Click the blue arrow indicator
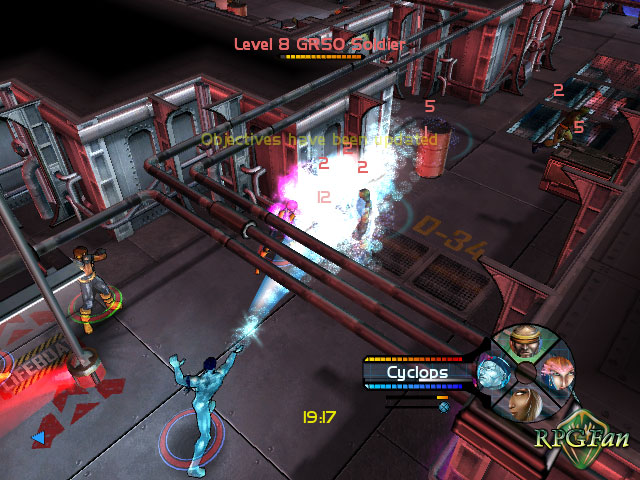 pos(38,437)
